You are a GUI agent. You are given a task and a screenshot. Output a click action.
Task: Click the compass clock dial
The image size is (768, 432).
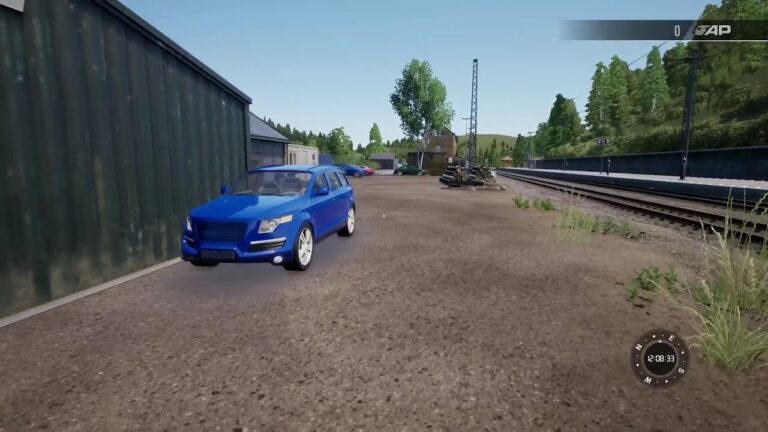(x=659, y=358)
